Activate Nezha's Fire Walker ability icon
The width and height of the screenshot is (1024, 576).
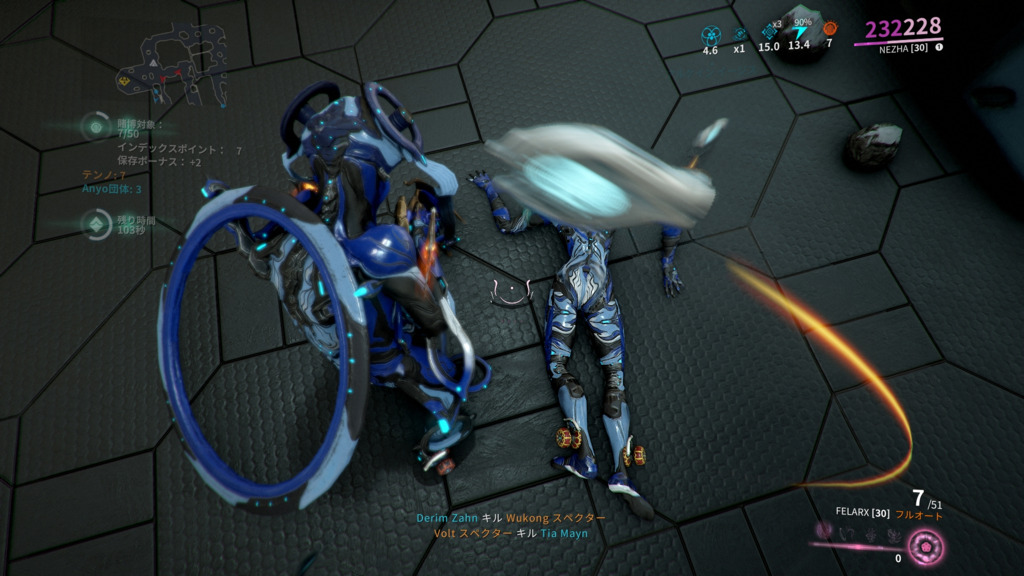tap(825, 529)
